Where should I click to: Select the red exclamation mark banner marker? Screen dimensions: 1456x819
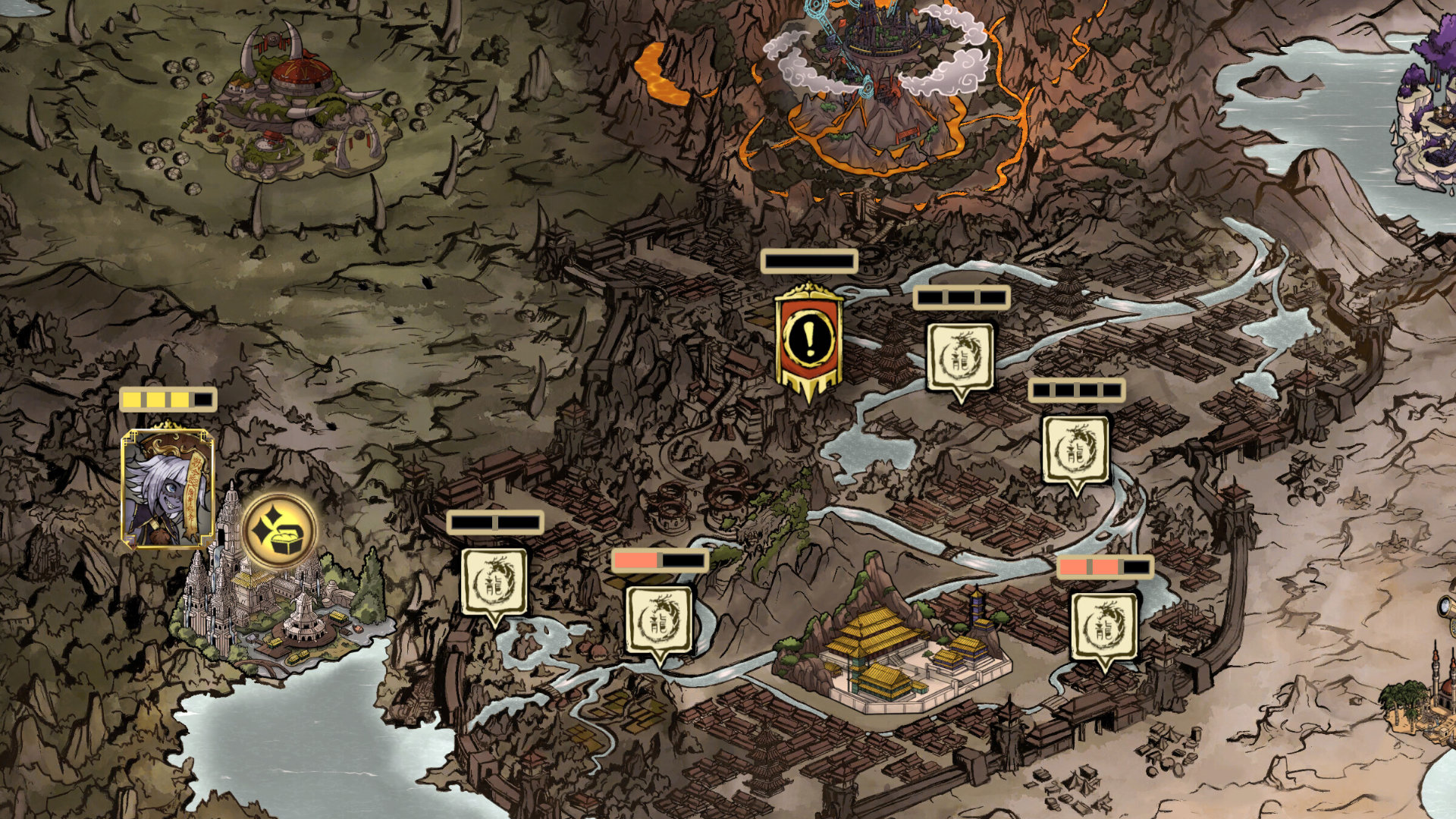tap(809, 340)
